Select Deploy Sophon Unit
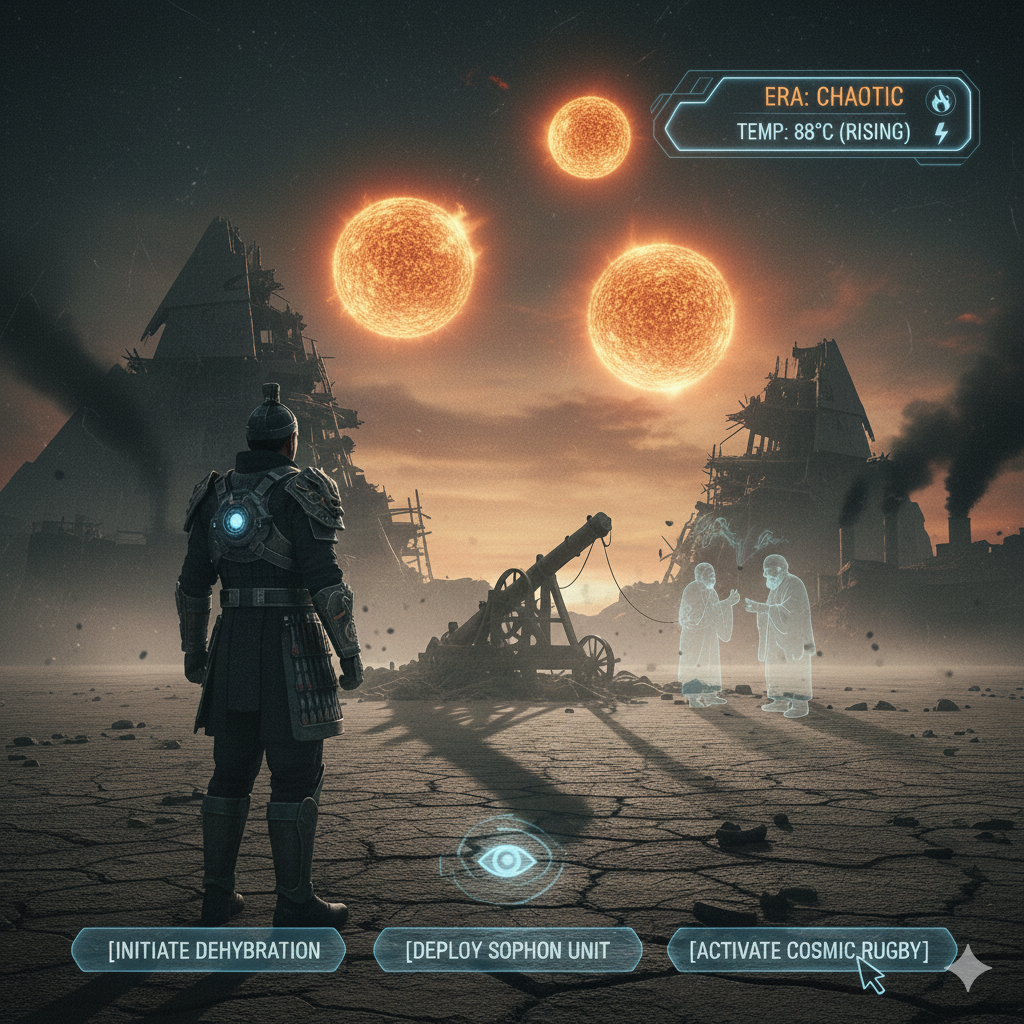1024x1024 pixels. coord(508,950)
